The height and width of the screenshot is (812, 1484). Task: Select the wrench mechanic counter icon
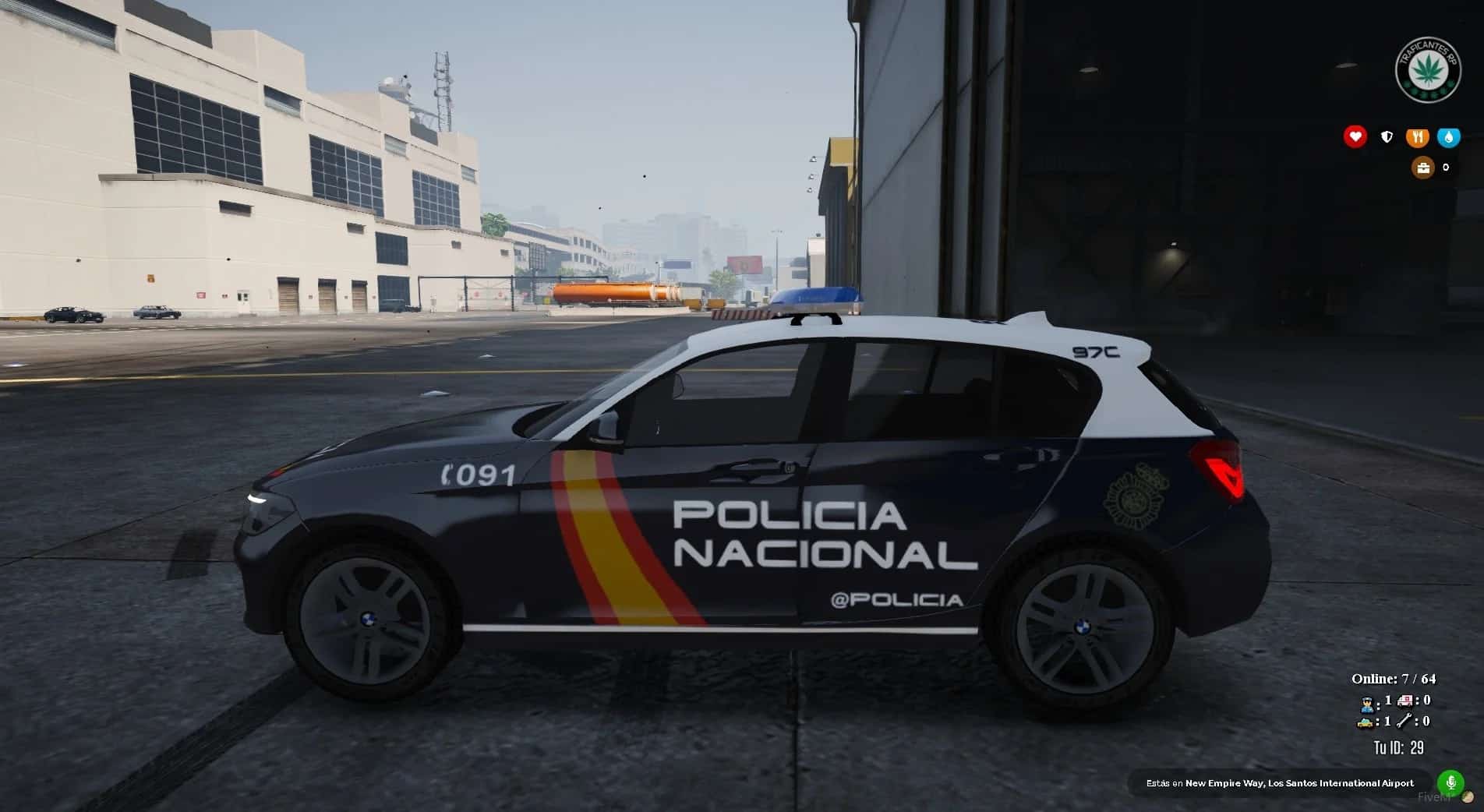click(x=1405, y=722)
